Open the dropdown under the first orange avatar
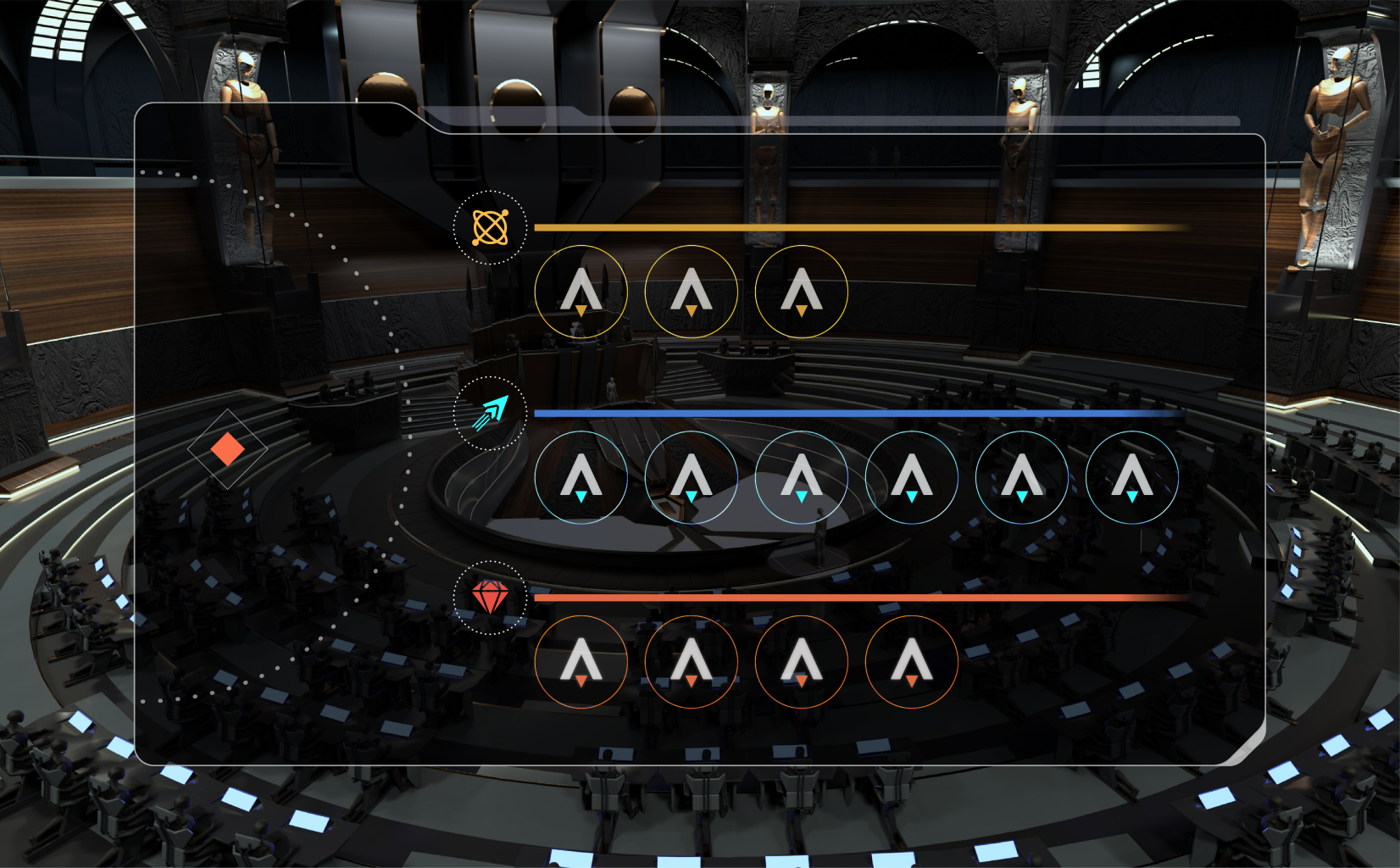 pyautogui.click(x=581, y=678)
